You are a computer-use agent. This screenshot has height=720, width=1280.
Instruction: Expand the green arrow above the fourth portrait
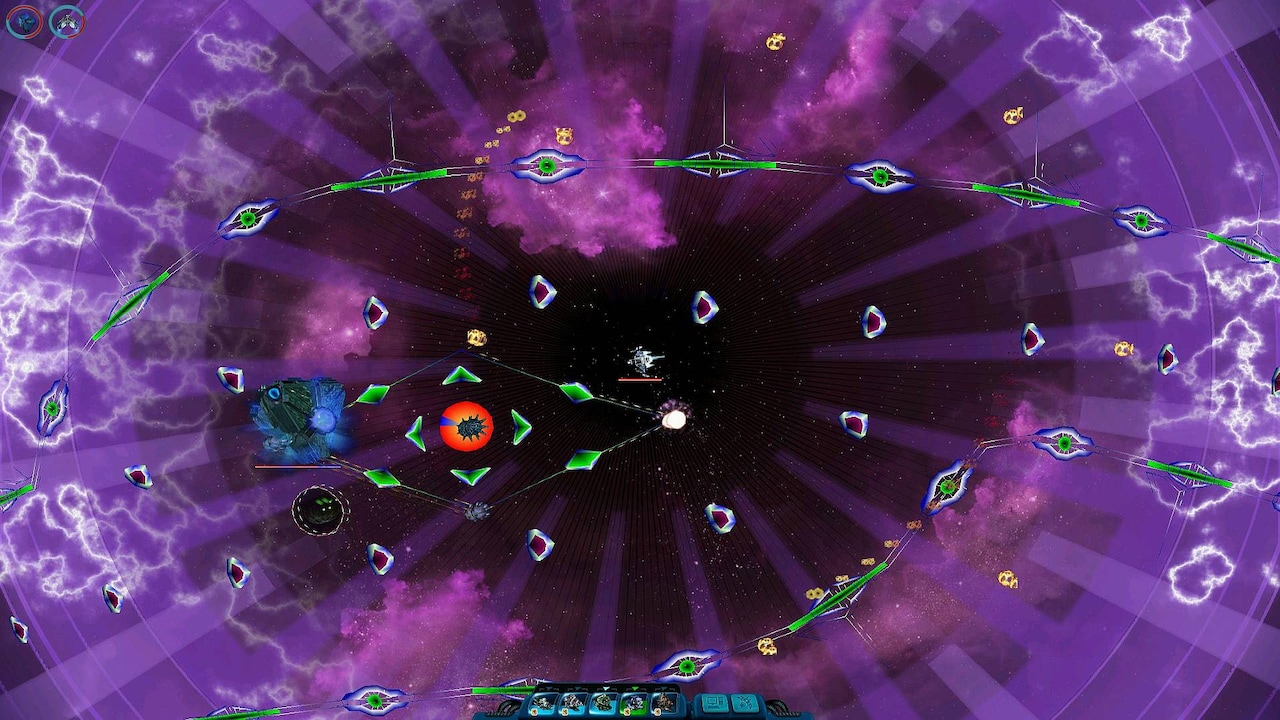point(636,689)
